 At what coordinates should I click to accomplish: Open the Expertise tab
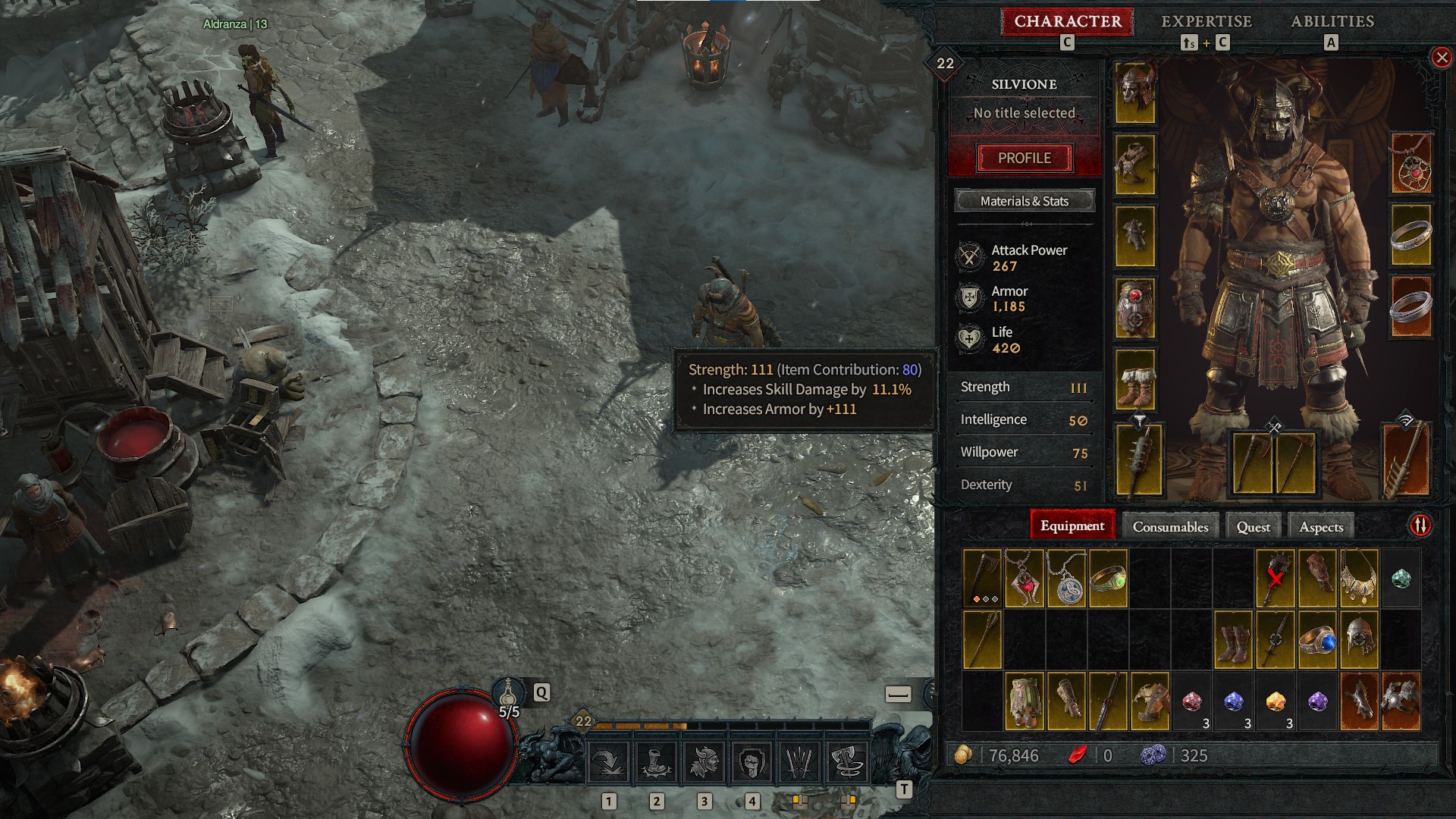pyautogui.click(x=1206, y=21)
